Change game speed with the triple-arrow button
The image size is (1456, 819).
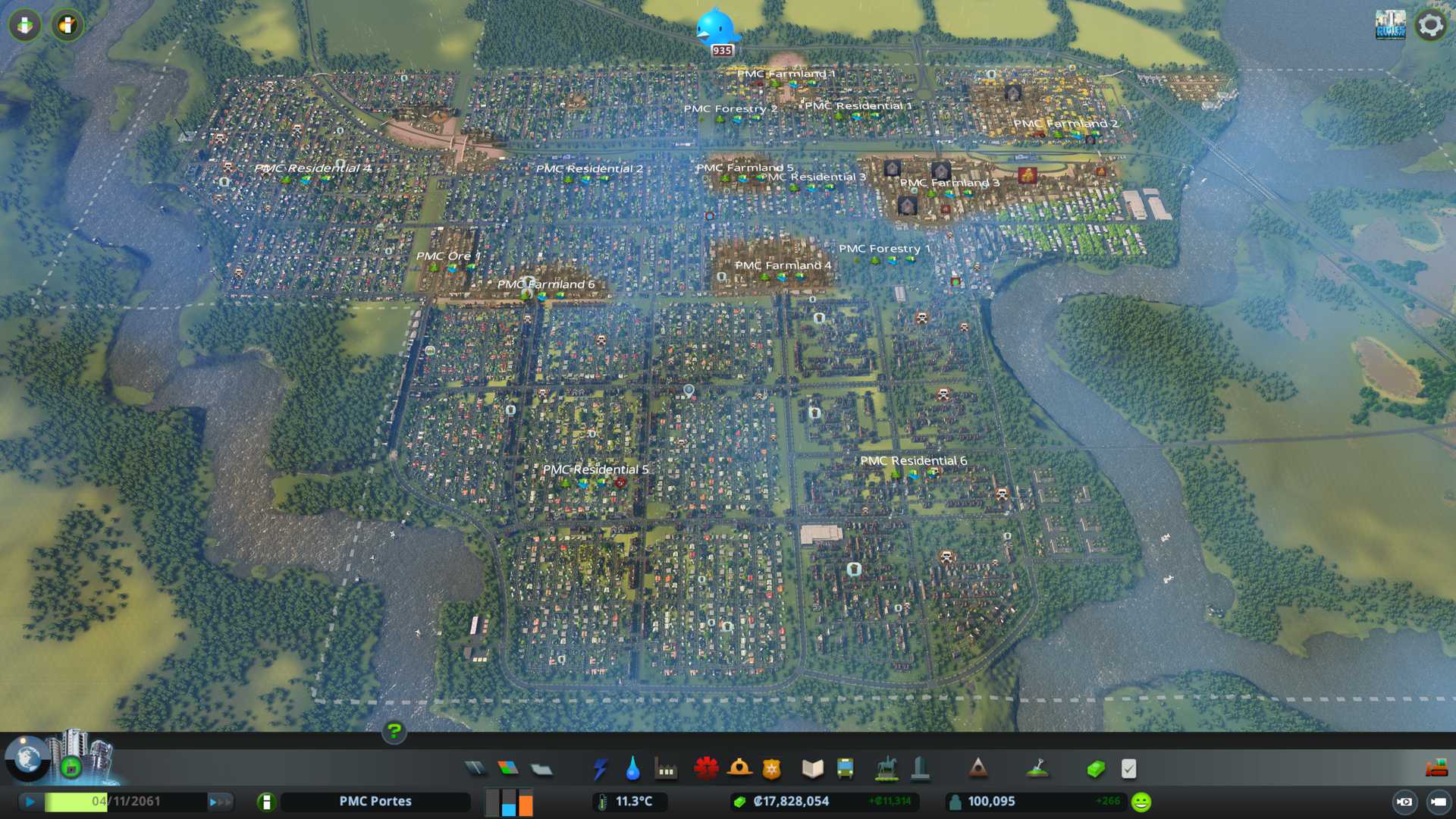(x=220, y=802)
